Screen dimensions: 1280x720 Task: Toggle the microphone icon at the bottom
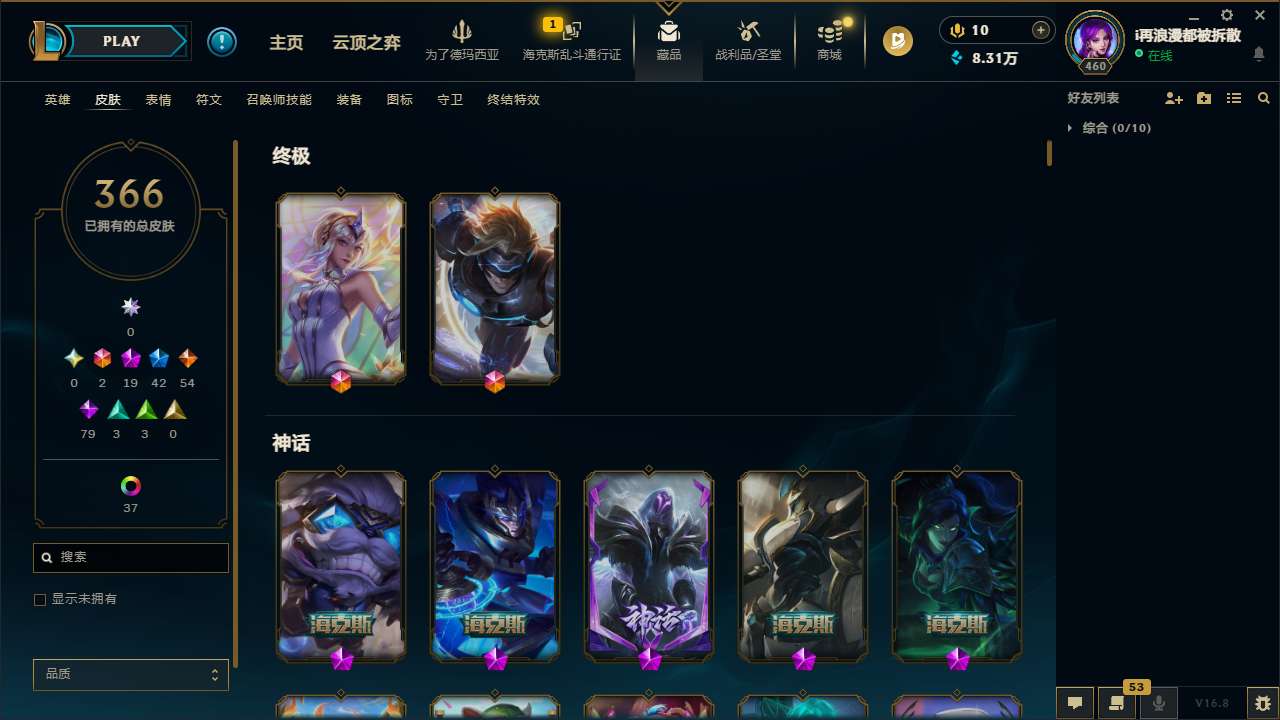pyautogui.click(x=1158, y=703)
